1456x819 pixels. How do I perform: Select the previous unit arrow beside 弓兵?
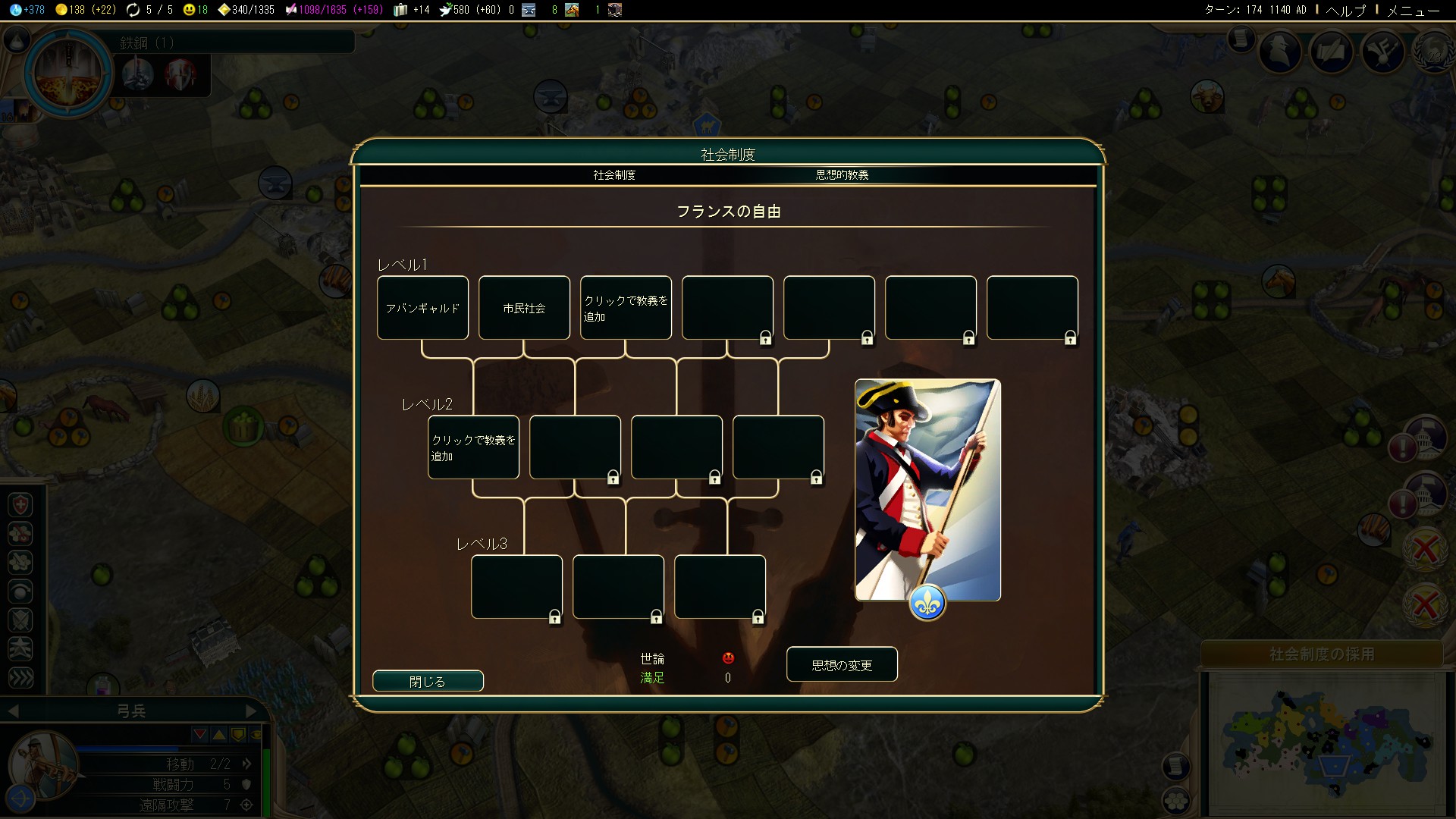click(x=13, y=711)
